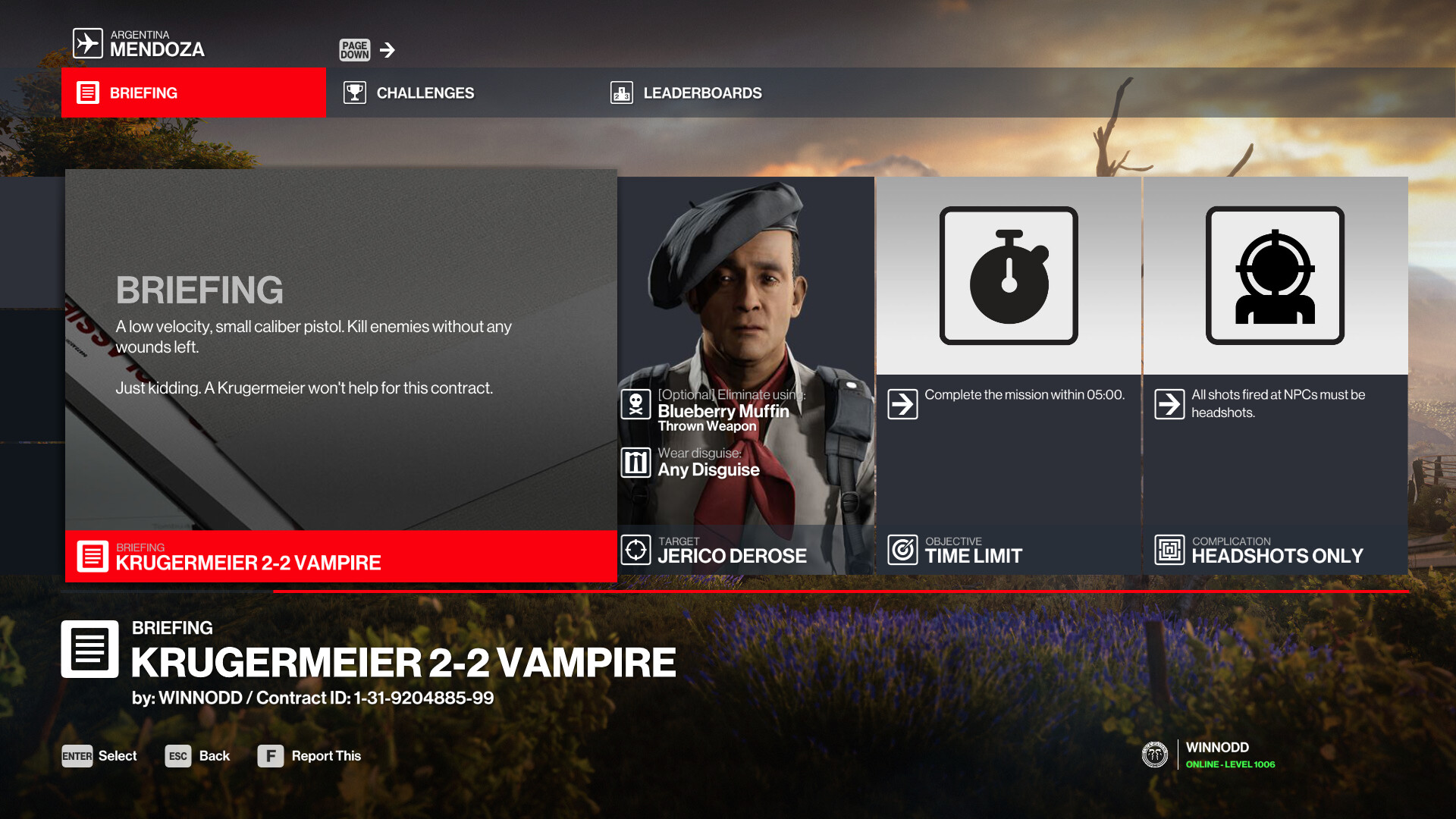Confirm with the Select option

(99, 756)
